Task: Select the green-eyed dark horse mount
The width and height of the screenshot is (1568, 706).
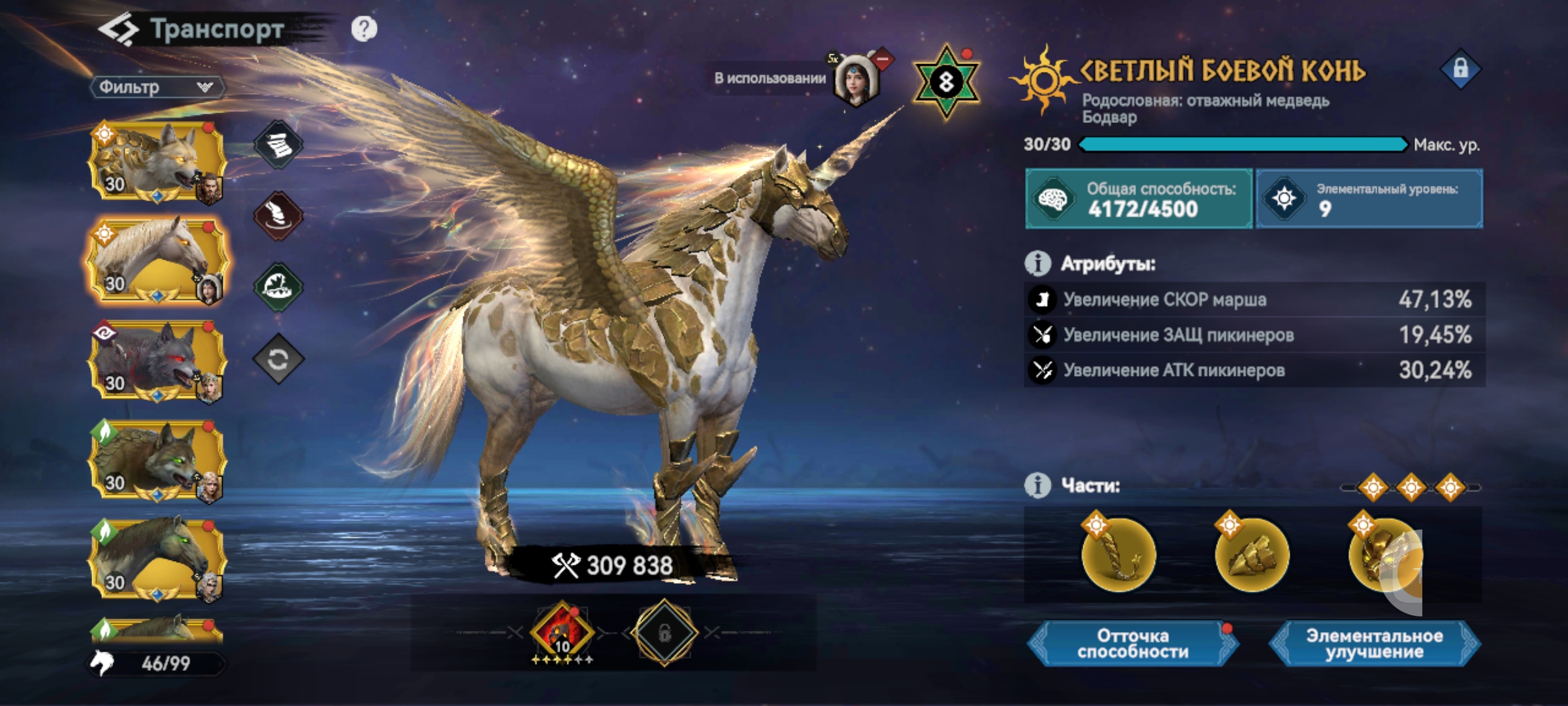Action: point(157,560)
